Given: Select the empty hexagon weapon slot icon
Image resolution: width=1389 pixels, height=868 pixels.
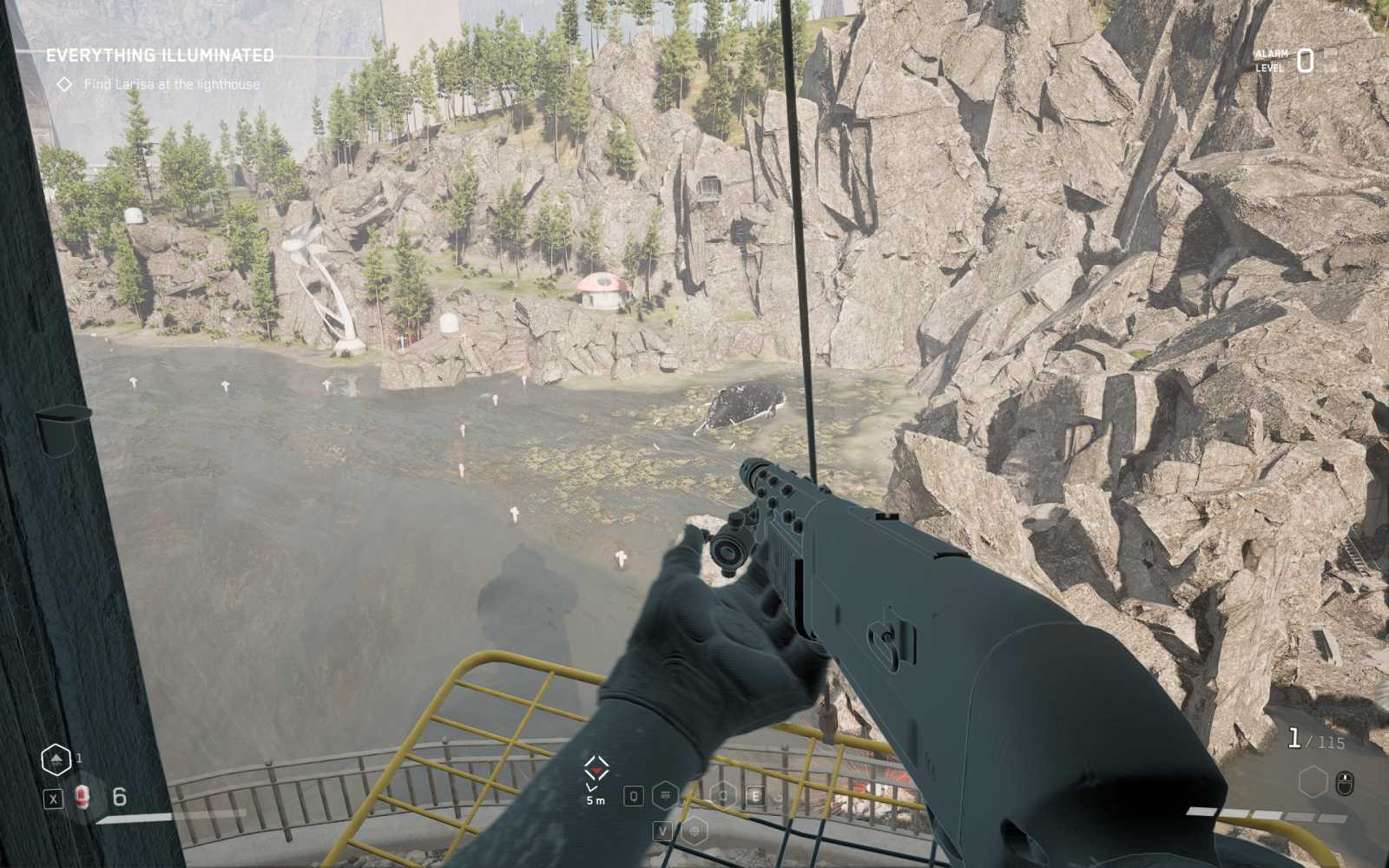Looking at the screenshot, I should [1313, 781].
